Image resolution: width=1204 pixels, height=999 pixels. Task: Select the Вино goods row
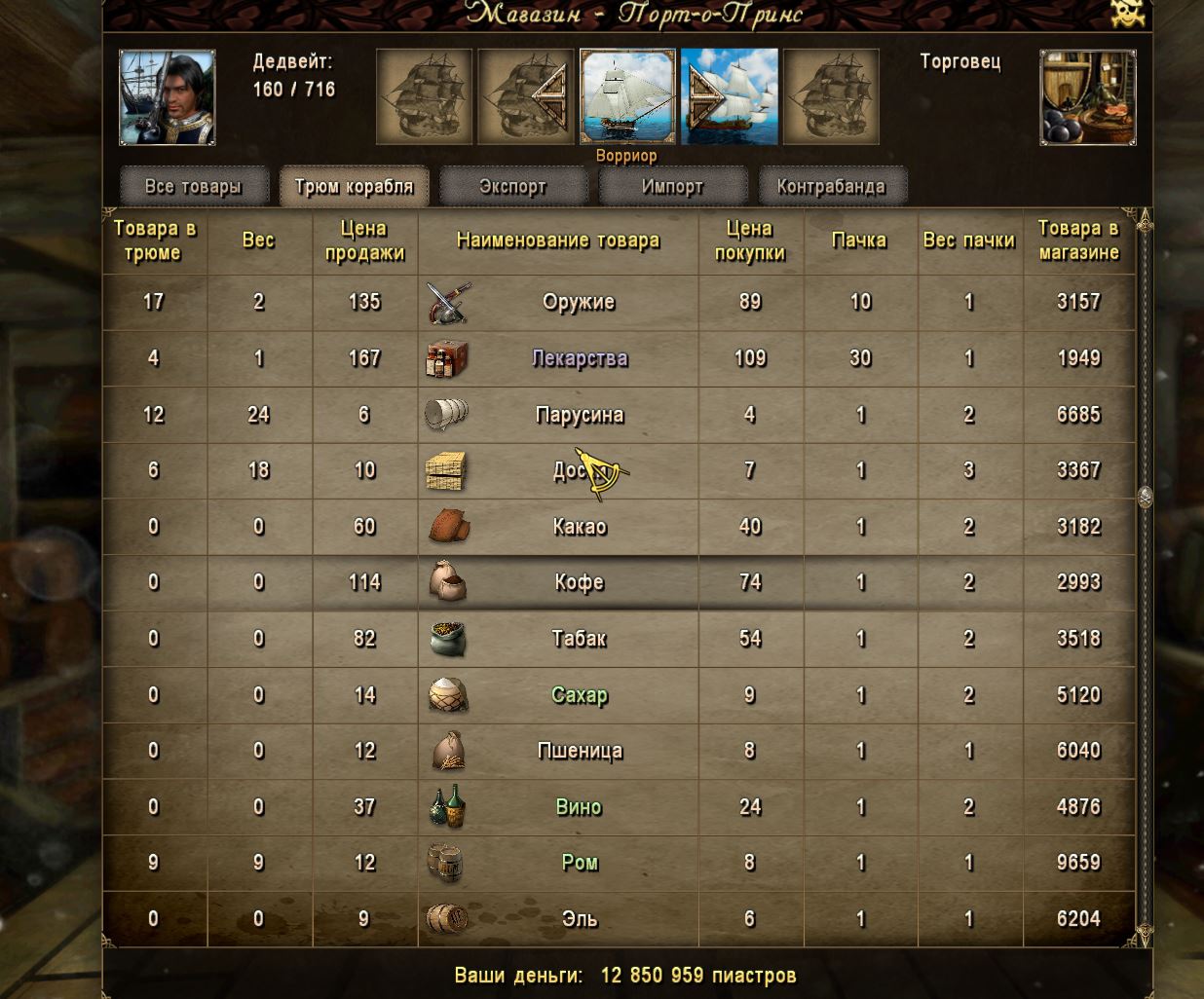[579, 807]
